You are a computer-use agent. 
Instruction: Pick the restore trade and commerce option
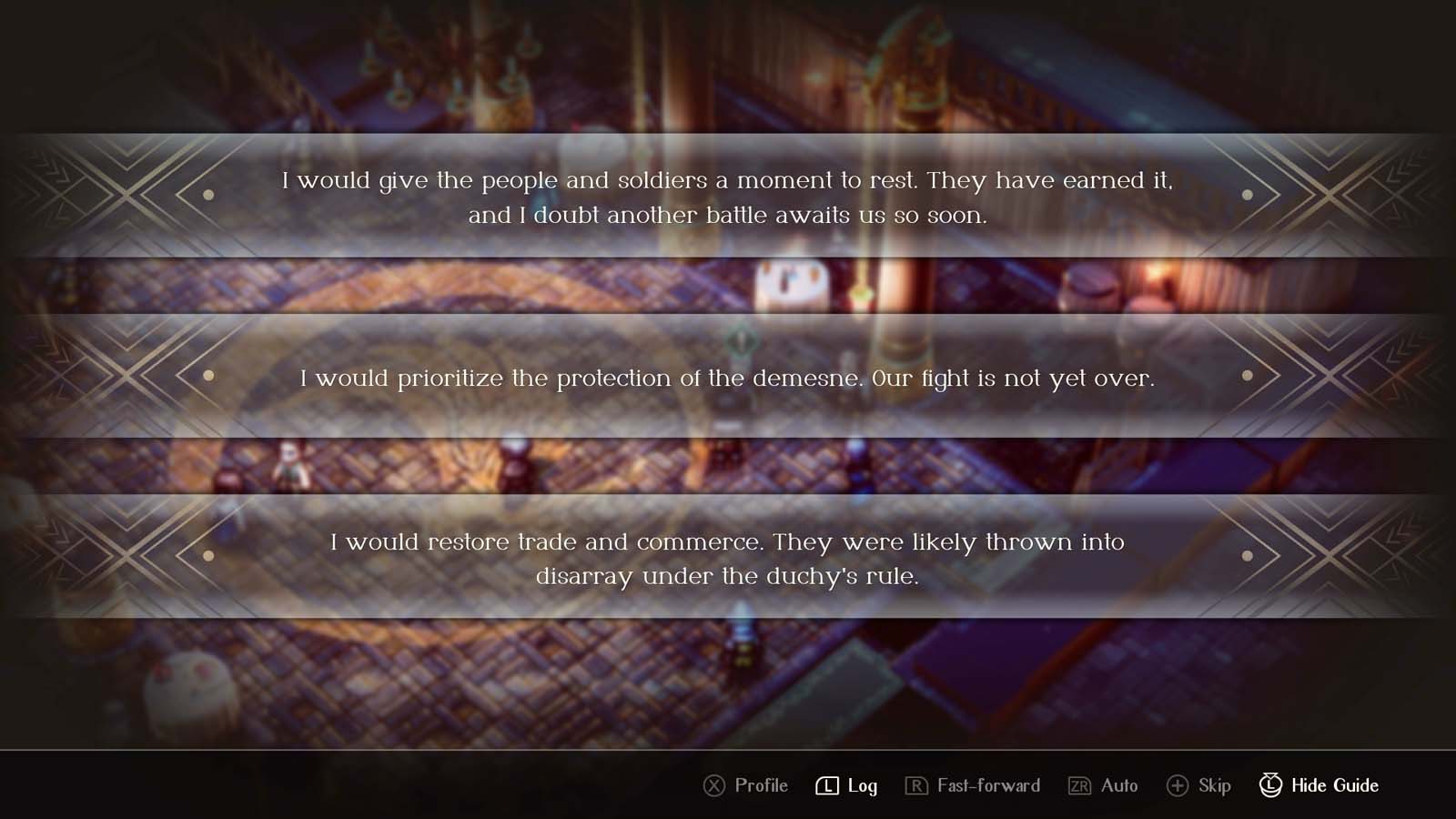coord(728,558)
